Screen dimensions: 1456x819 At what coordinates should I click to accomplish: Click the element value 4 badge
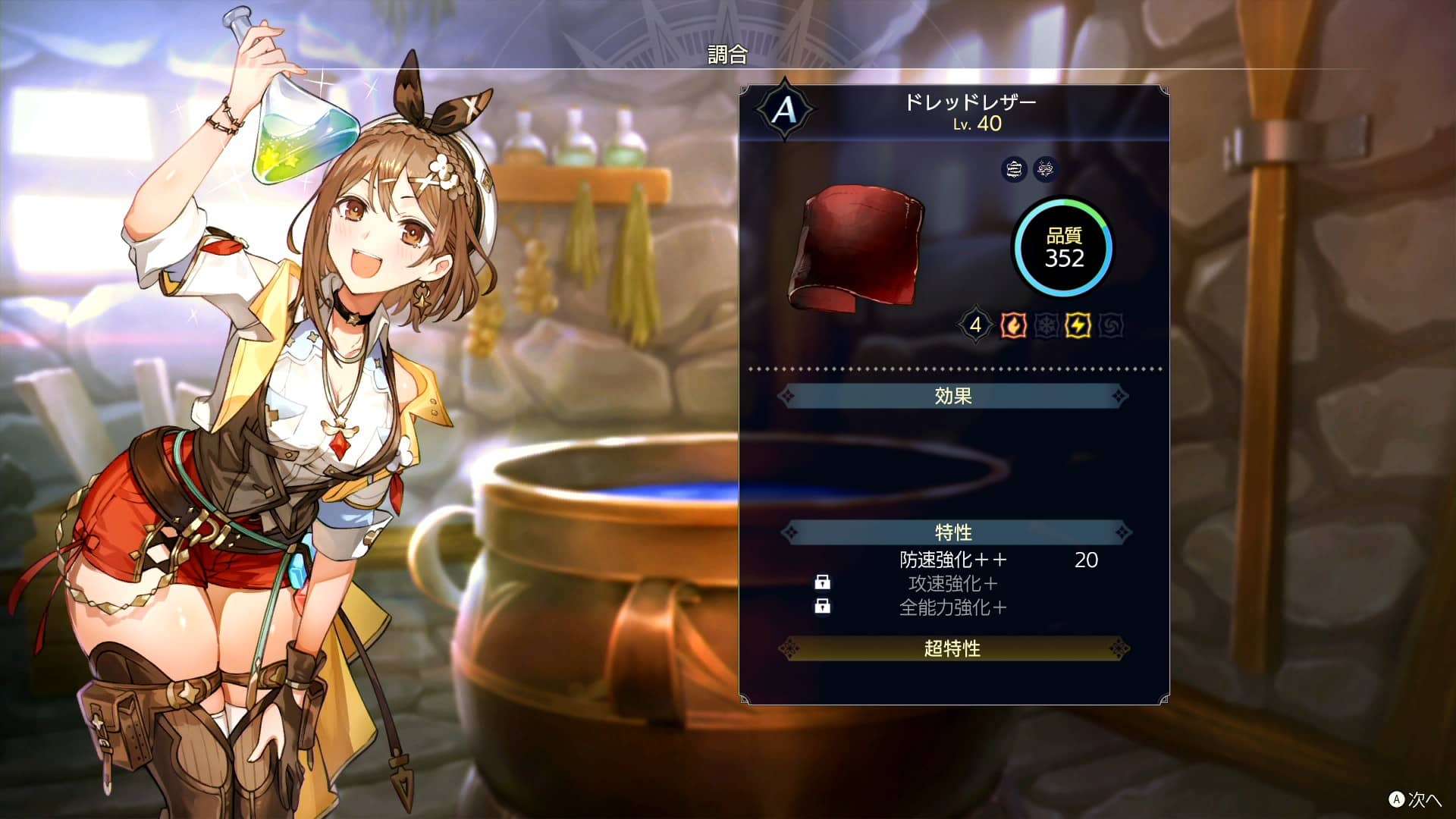[x=977, y=326]
